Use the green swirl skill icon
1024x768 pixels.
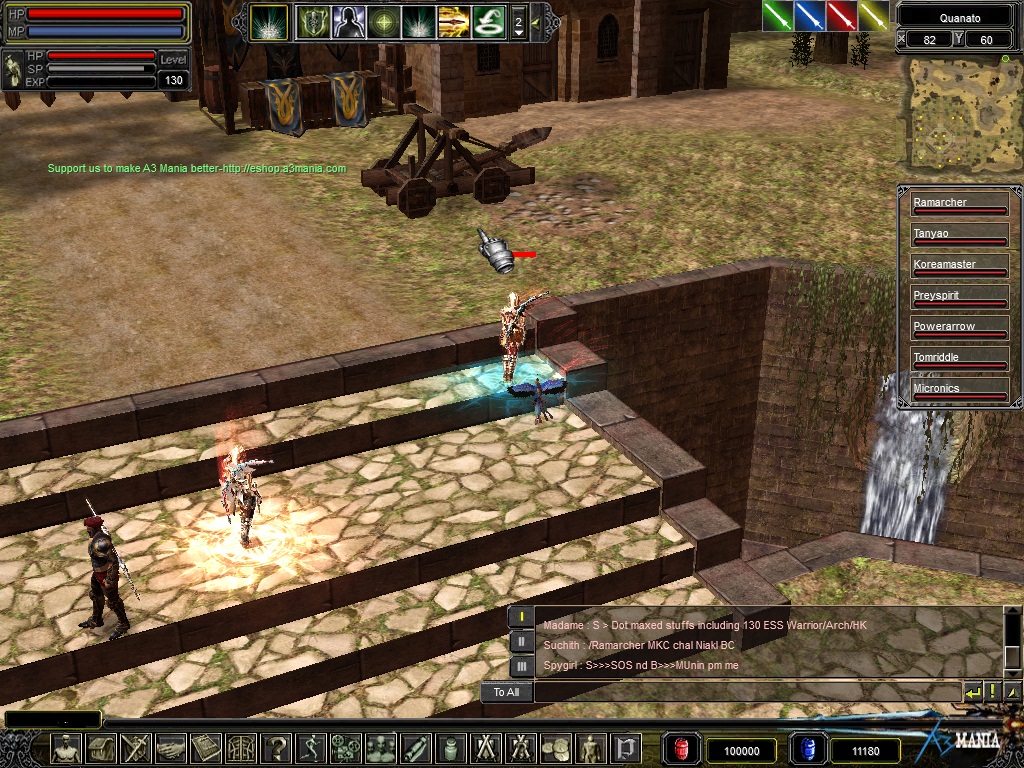(488, 21)
